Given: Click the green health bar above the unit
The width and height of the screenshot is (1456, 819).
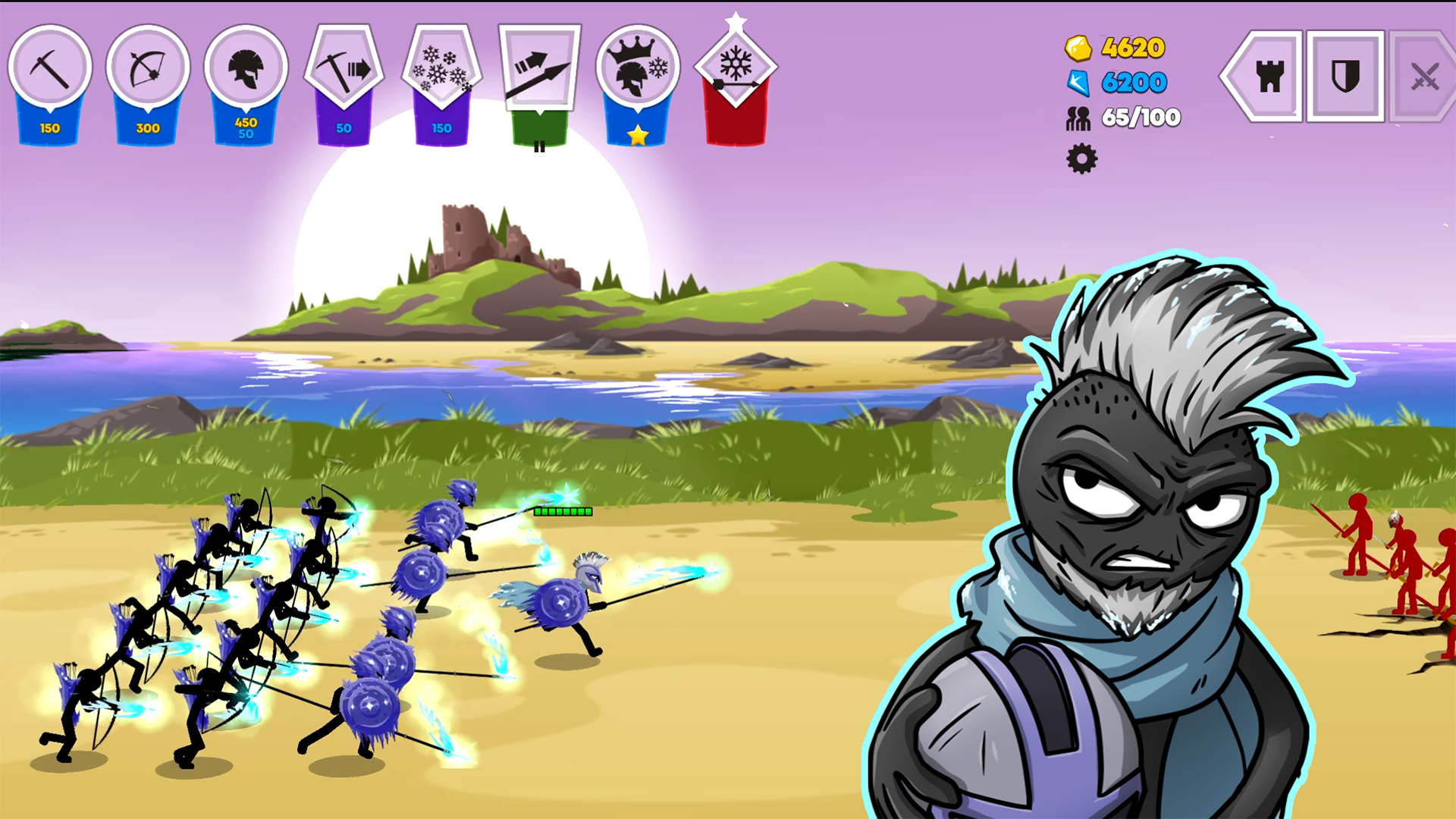Looking at the screenshot, I should pos(563,512).
